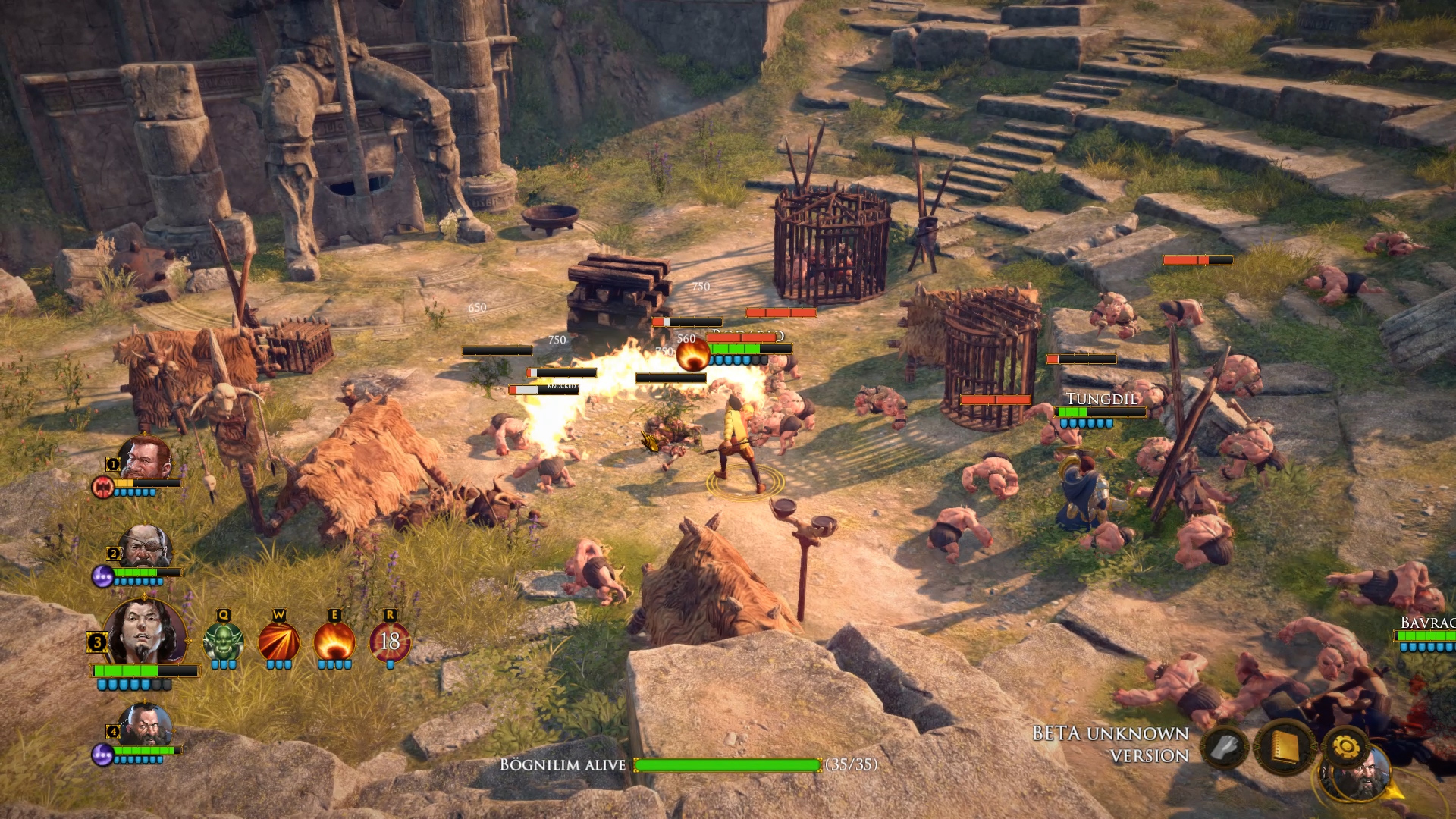Image resolution: width=1456 pixels, height=819 pixels.
Task: Click the red axe emblem beside portrait 1
Action: pos(103,488)
